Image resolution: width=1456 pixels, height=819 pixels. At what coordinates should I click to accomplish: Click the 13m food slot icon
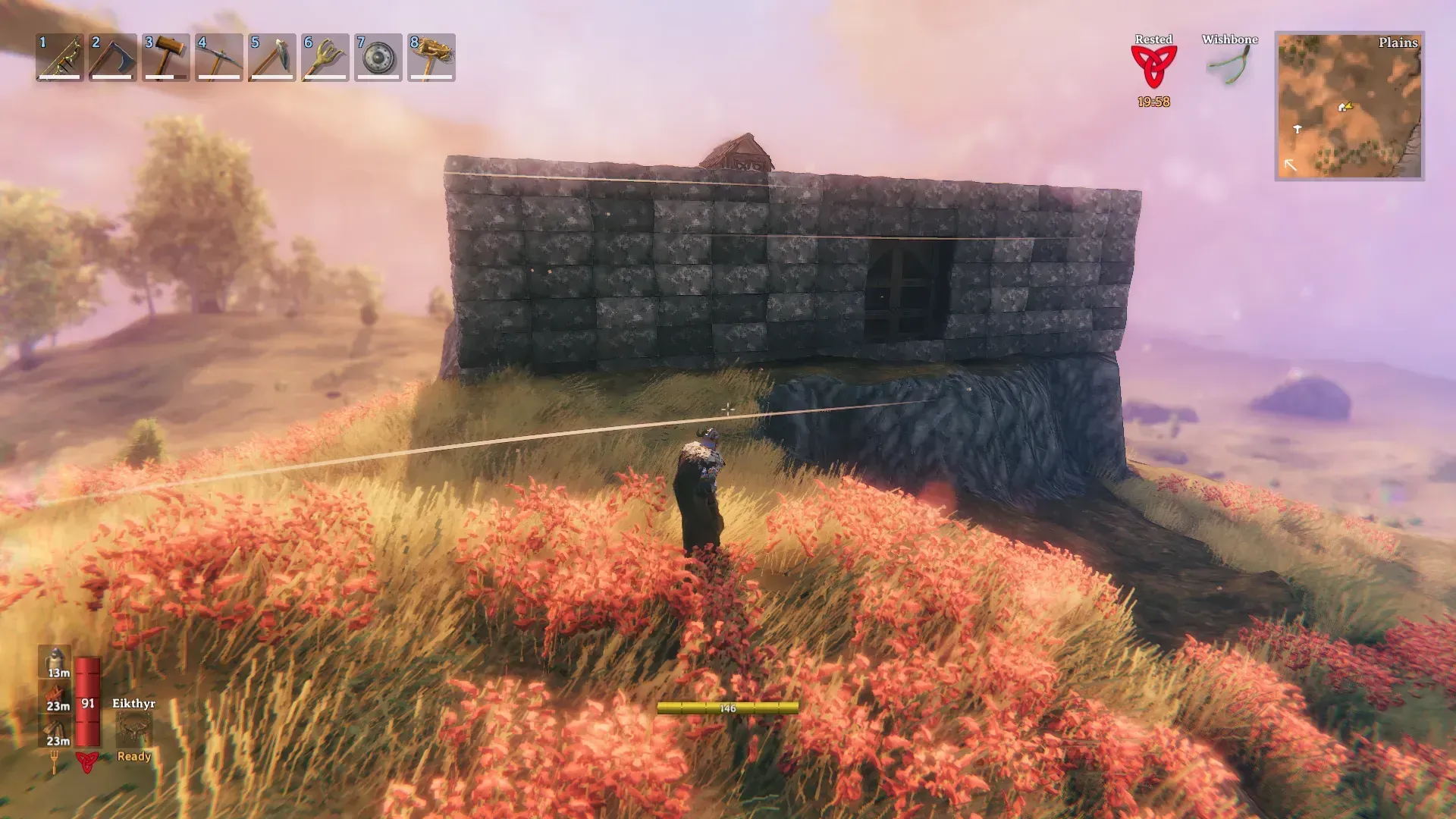56,661
